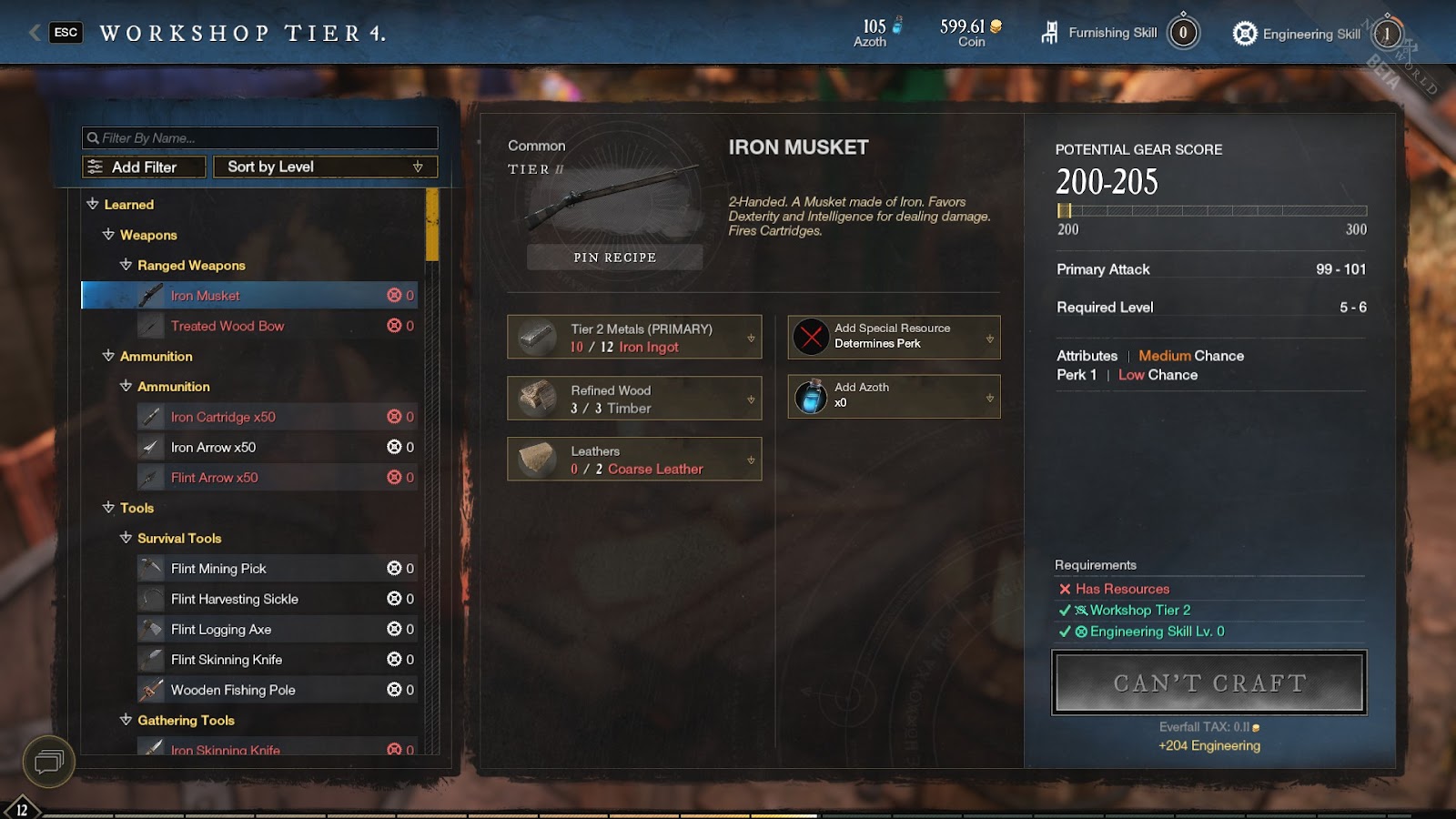Image resolution: width=1456 pixels, height=819 pixels.
Task: Open the Wooden Fishing Pole recipe
Action: [233, 690]
